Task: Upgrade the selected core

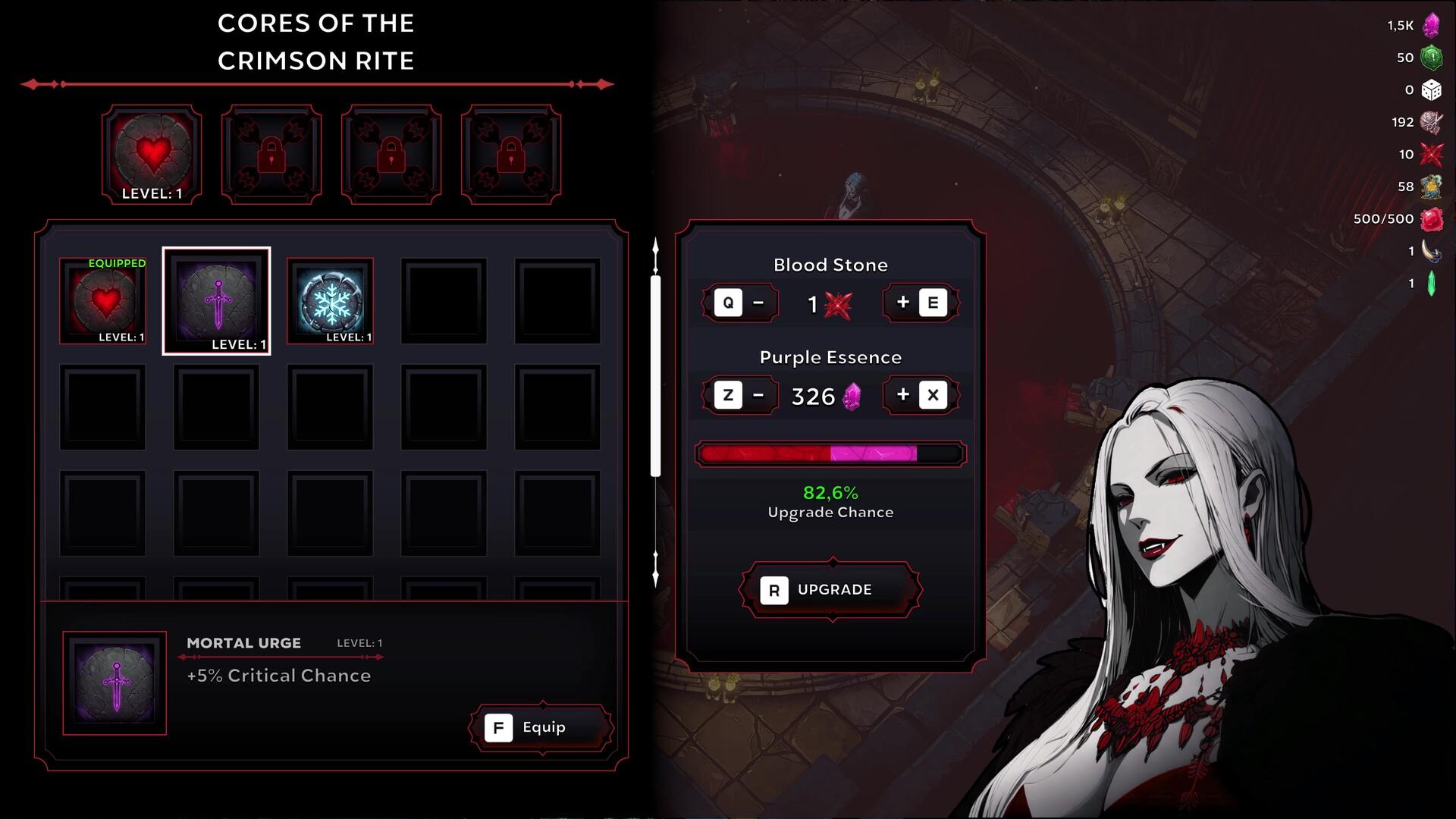Action: 831,590
